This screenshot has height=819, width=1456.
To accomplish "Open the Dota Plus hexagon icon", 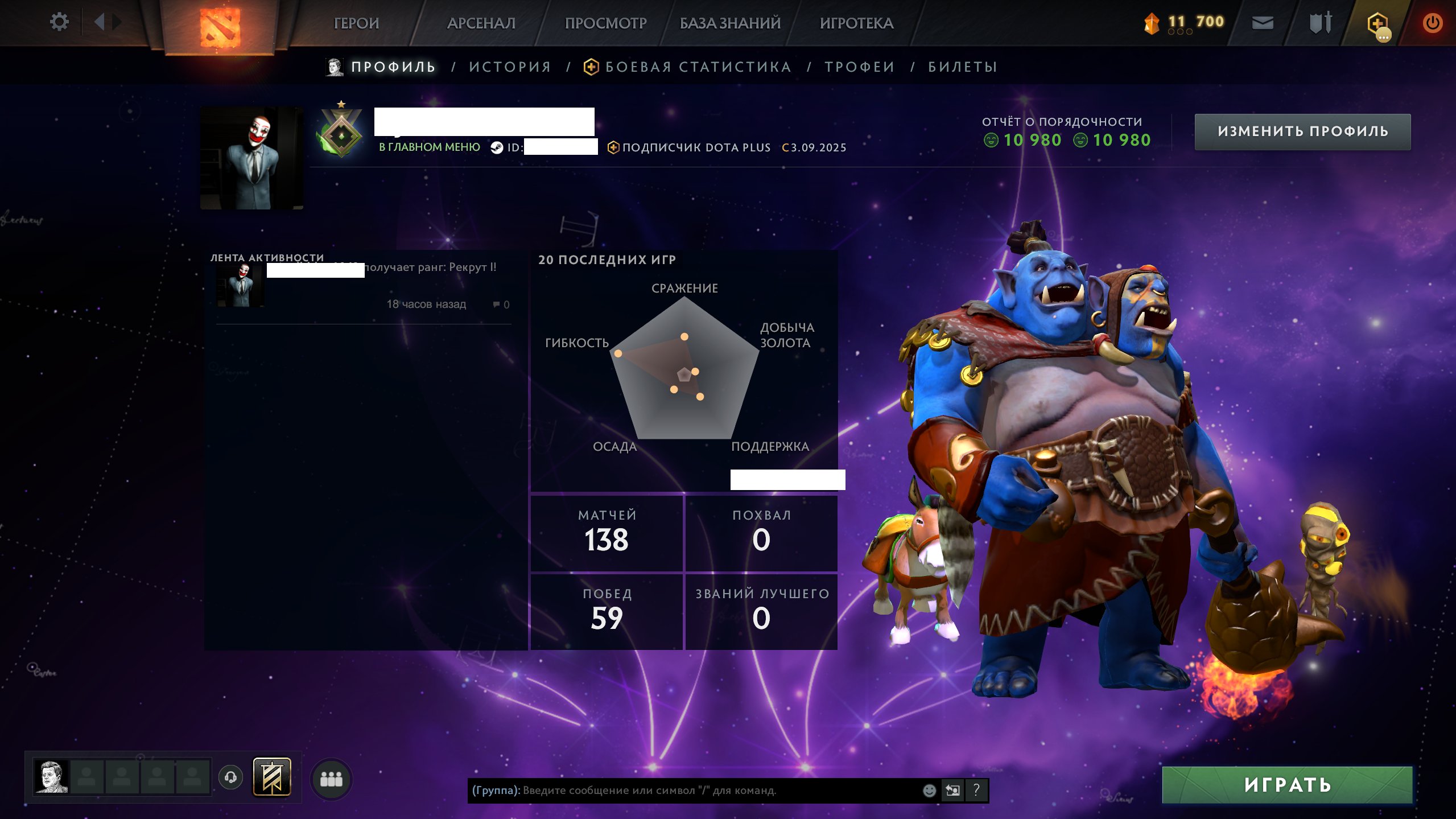I will [x=1377, y=24].
